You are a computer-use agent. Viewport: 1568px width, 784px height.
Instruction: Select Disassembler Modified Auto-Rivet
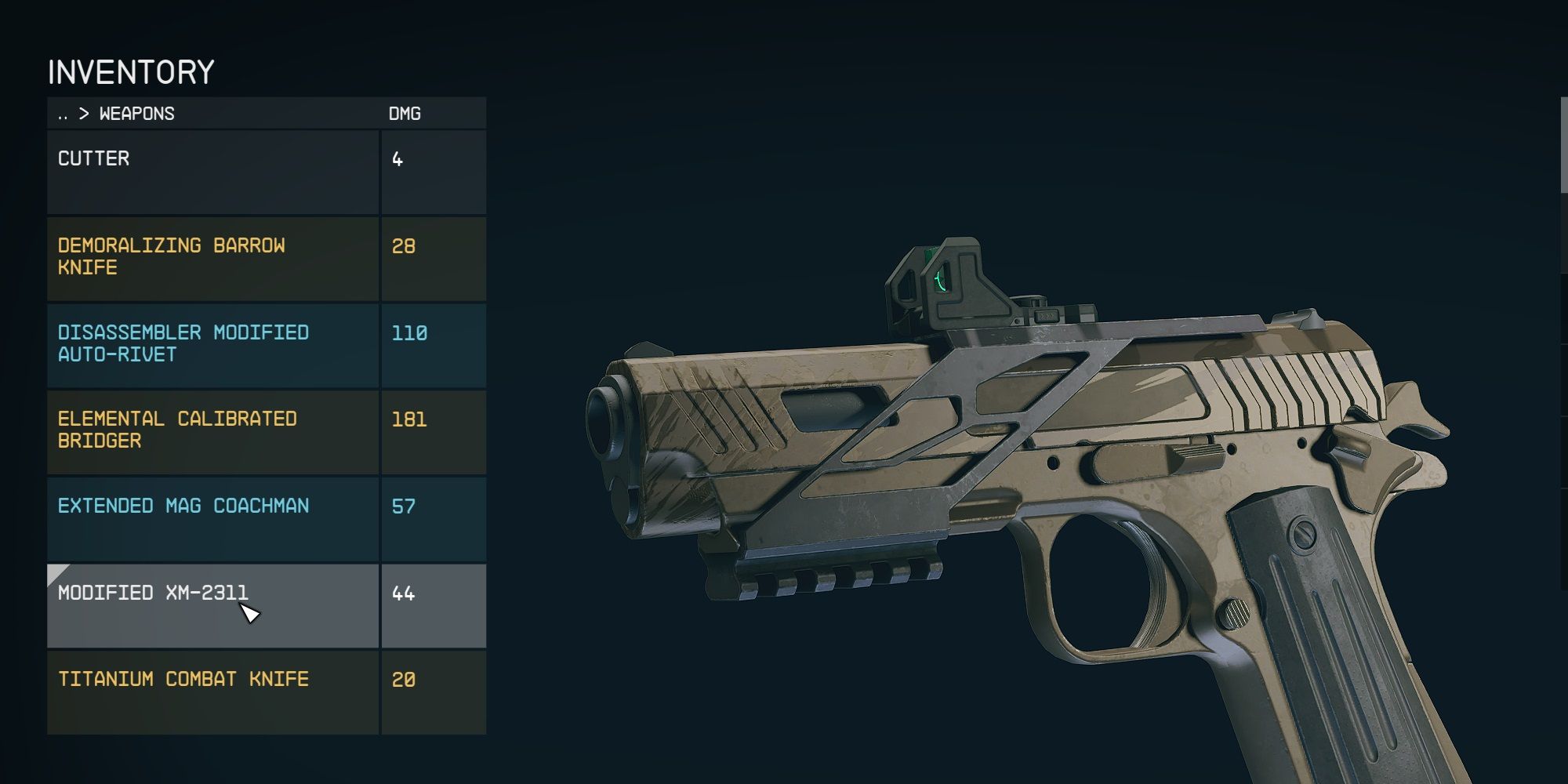point(212,345)
